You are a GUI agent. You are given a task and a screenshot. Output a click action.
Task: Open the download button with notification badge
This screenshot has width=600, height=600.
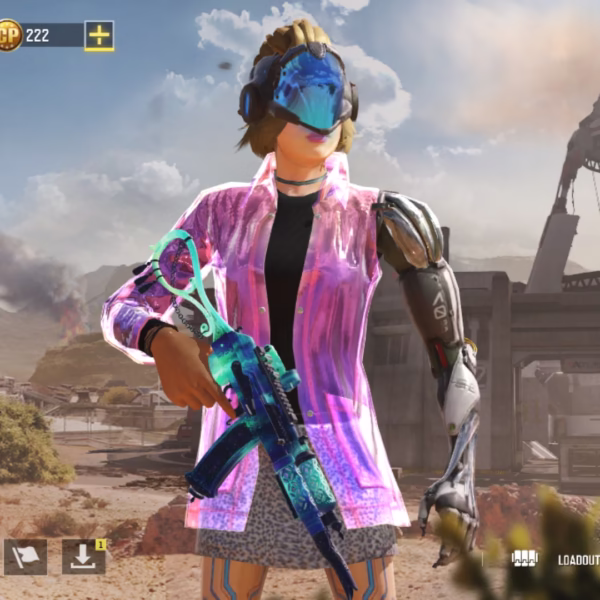coord(83,557)
